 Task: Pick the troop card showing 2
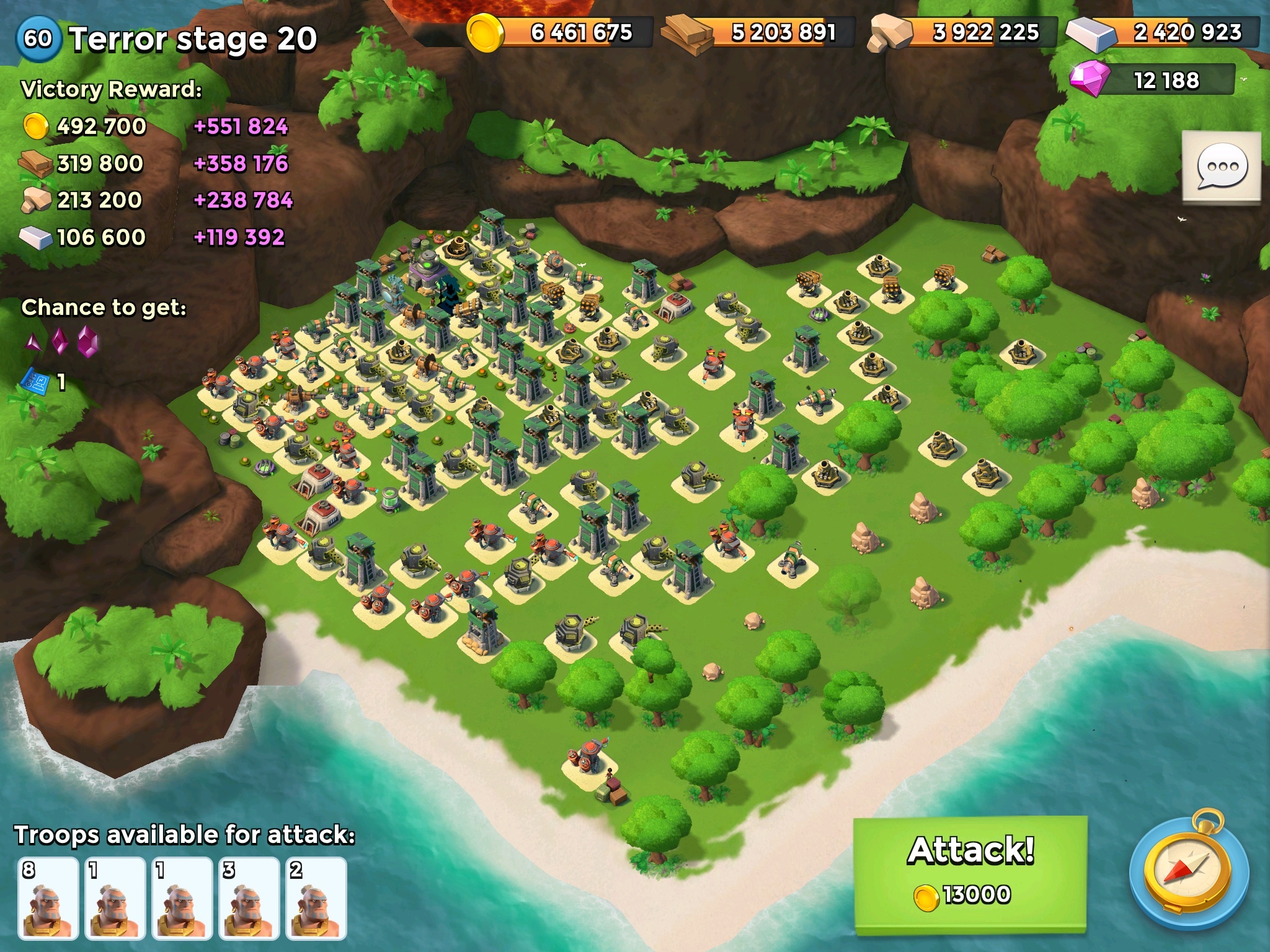(x=316, y=898)
